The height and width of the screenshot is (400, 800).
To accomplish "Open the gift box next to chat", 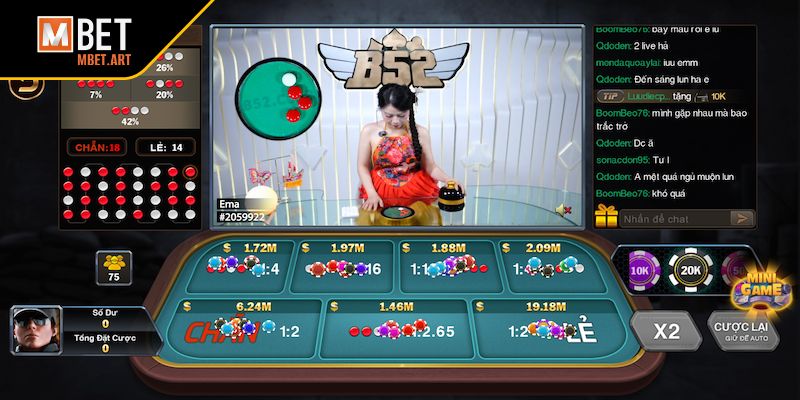I will (606, 215).
